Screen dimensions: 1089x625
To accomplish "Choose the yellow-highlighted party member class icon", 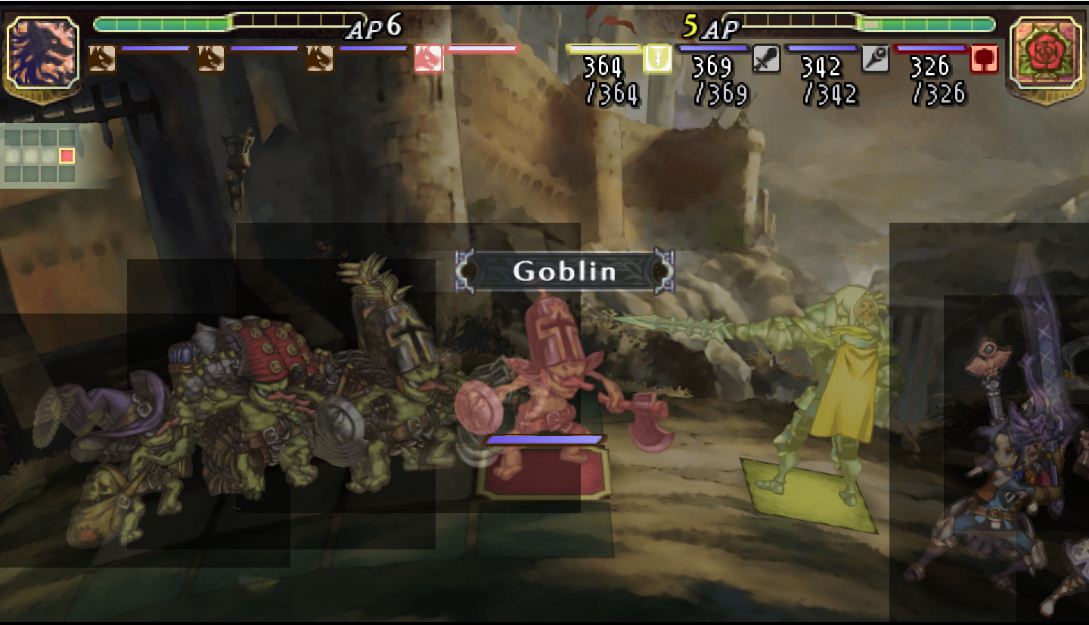I will pos(657,58).
